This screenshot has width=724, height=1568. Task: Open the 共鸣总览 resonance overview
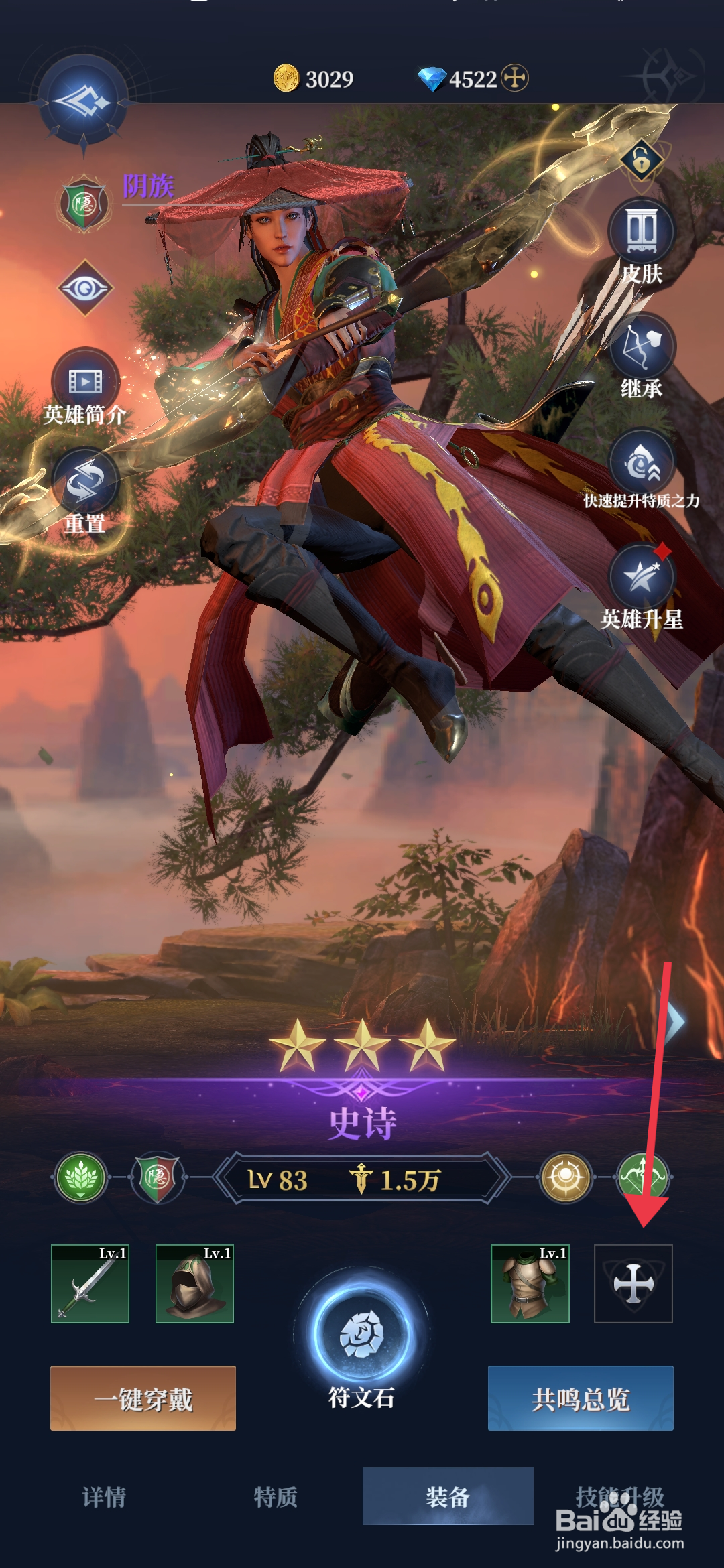[581, 1398]
